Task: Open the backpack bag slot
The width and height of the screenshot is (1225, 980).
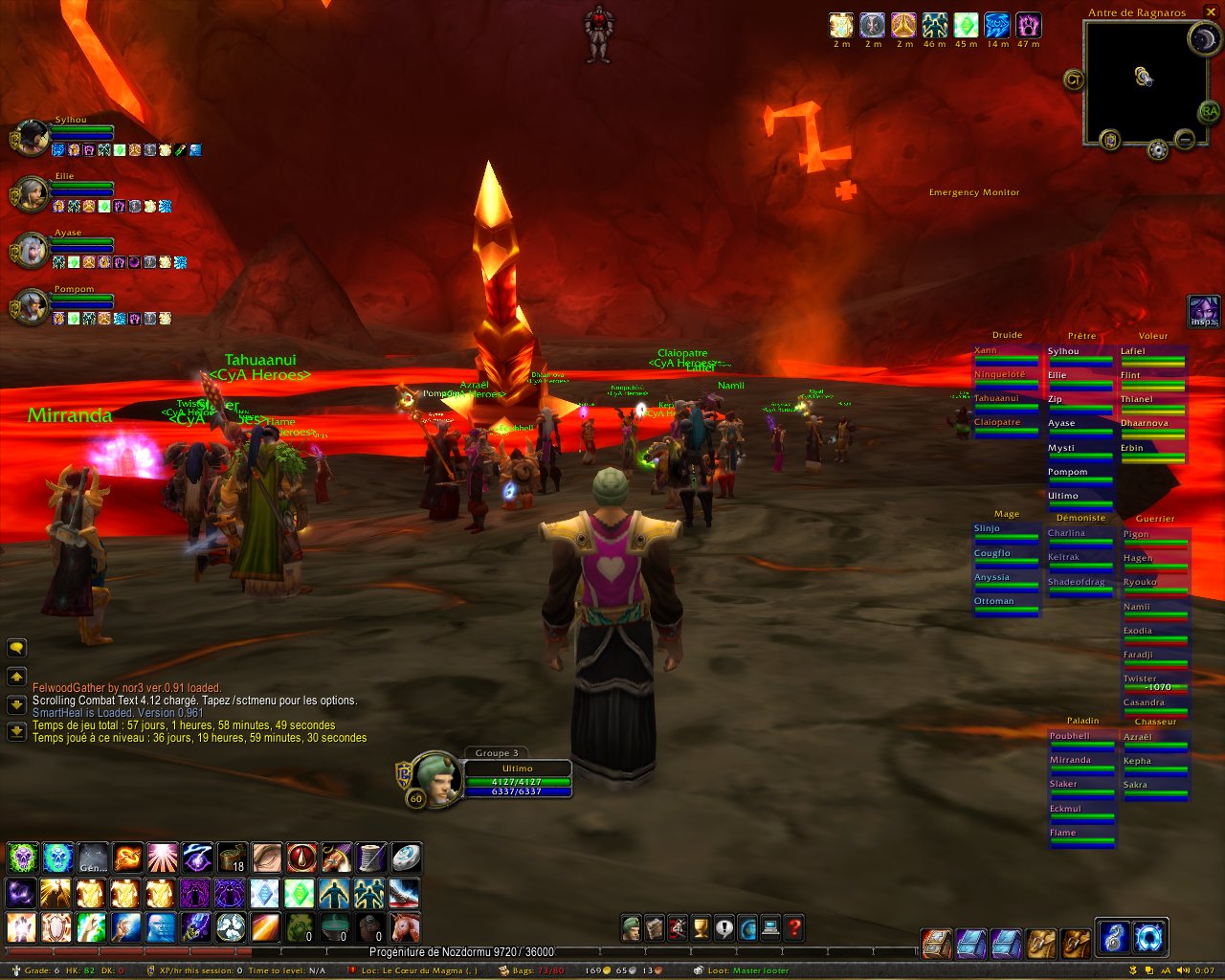Action: pyautogui.click(x=1147, y=939)
